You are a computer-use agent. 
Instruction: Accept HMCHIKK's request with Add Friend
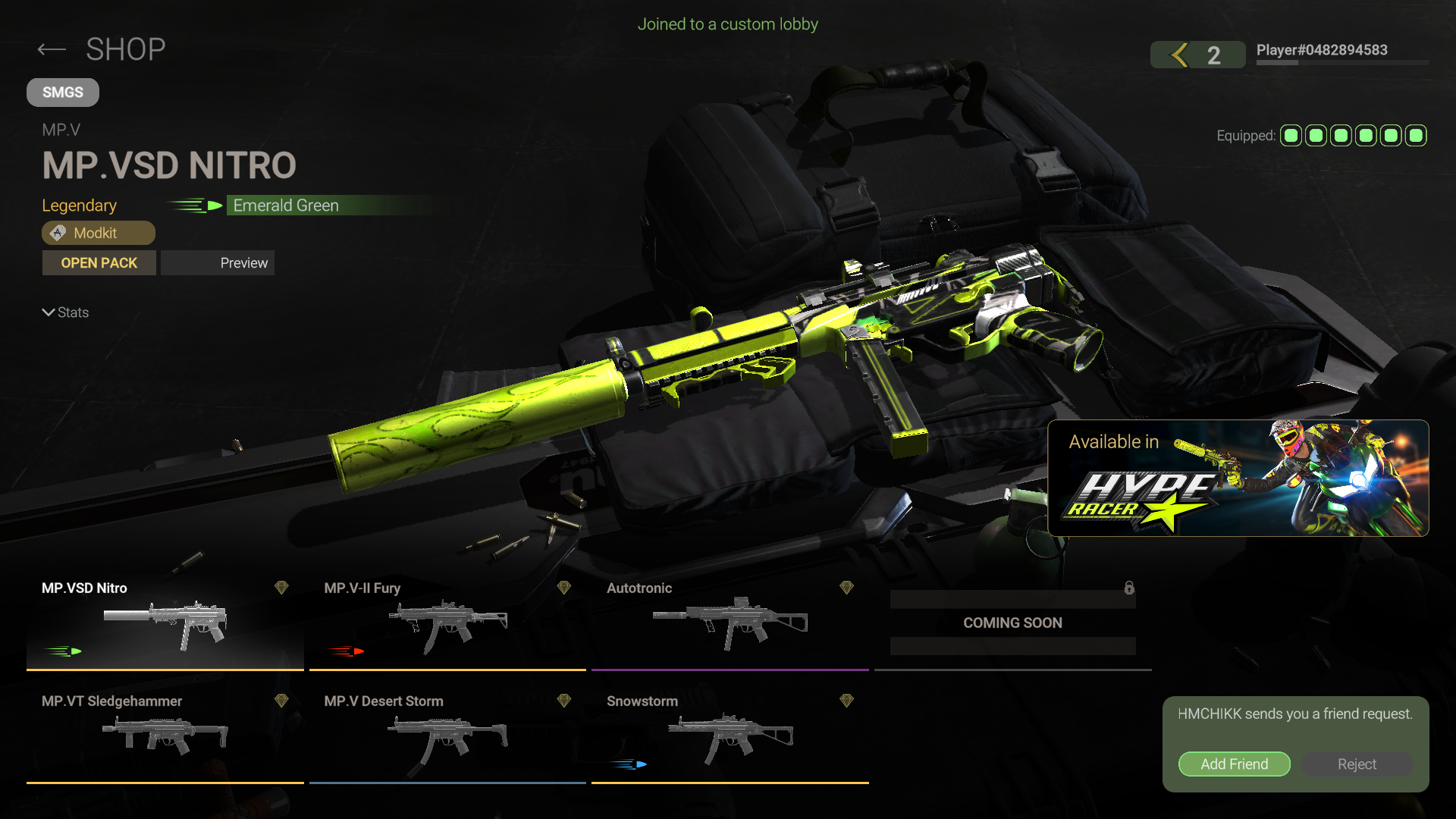[x=1234, y=764]
